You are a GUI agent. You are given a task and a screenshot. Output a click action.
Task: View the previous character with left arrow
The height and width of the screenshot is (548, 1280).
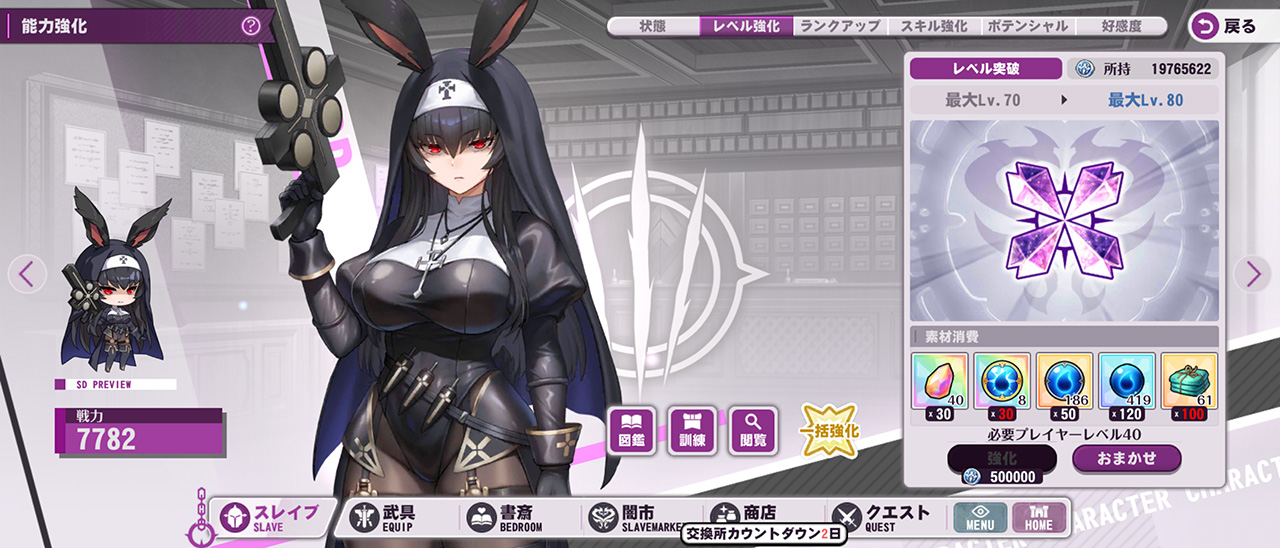click(27, 273)
